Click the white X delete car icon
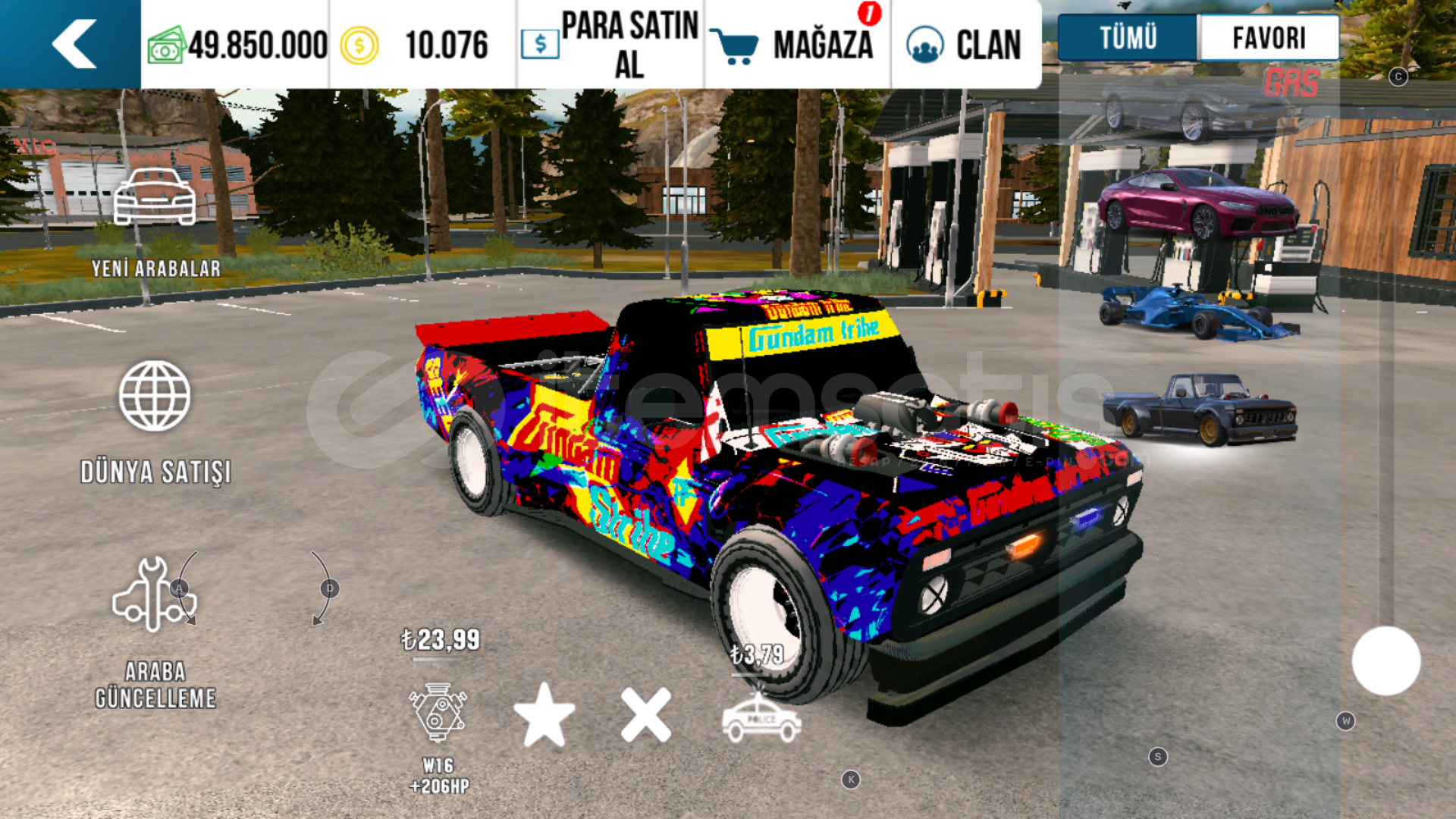 click(x=645, y=715)
